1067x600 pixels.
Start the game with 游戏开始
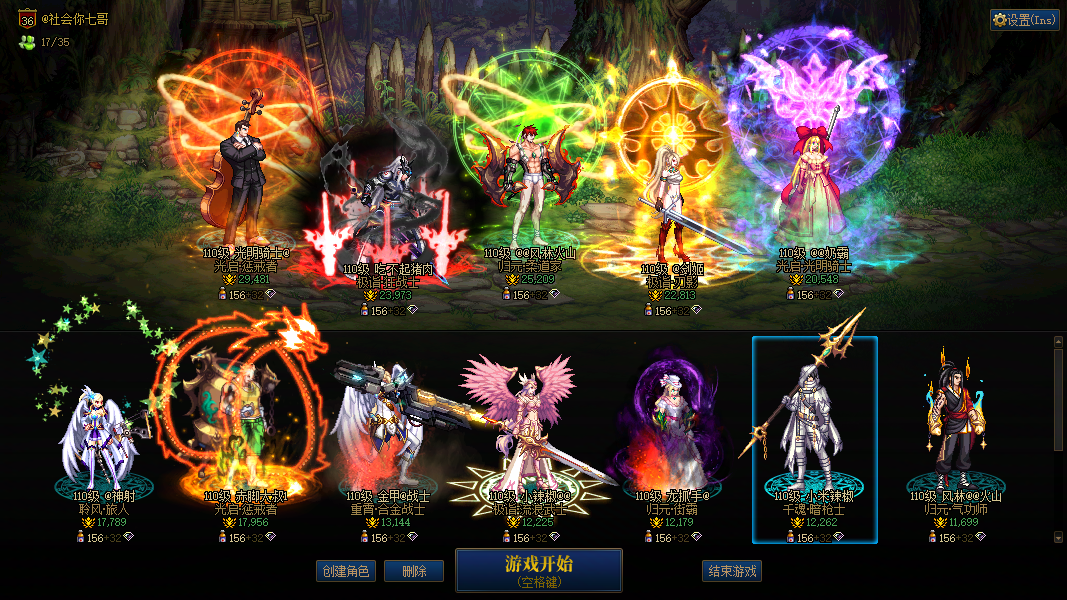(538, 570)
